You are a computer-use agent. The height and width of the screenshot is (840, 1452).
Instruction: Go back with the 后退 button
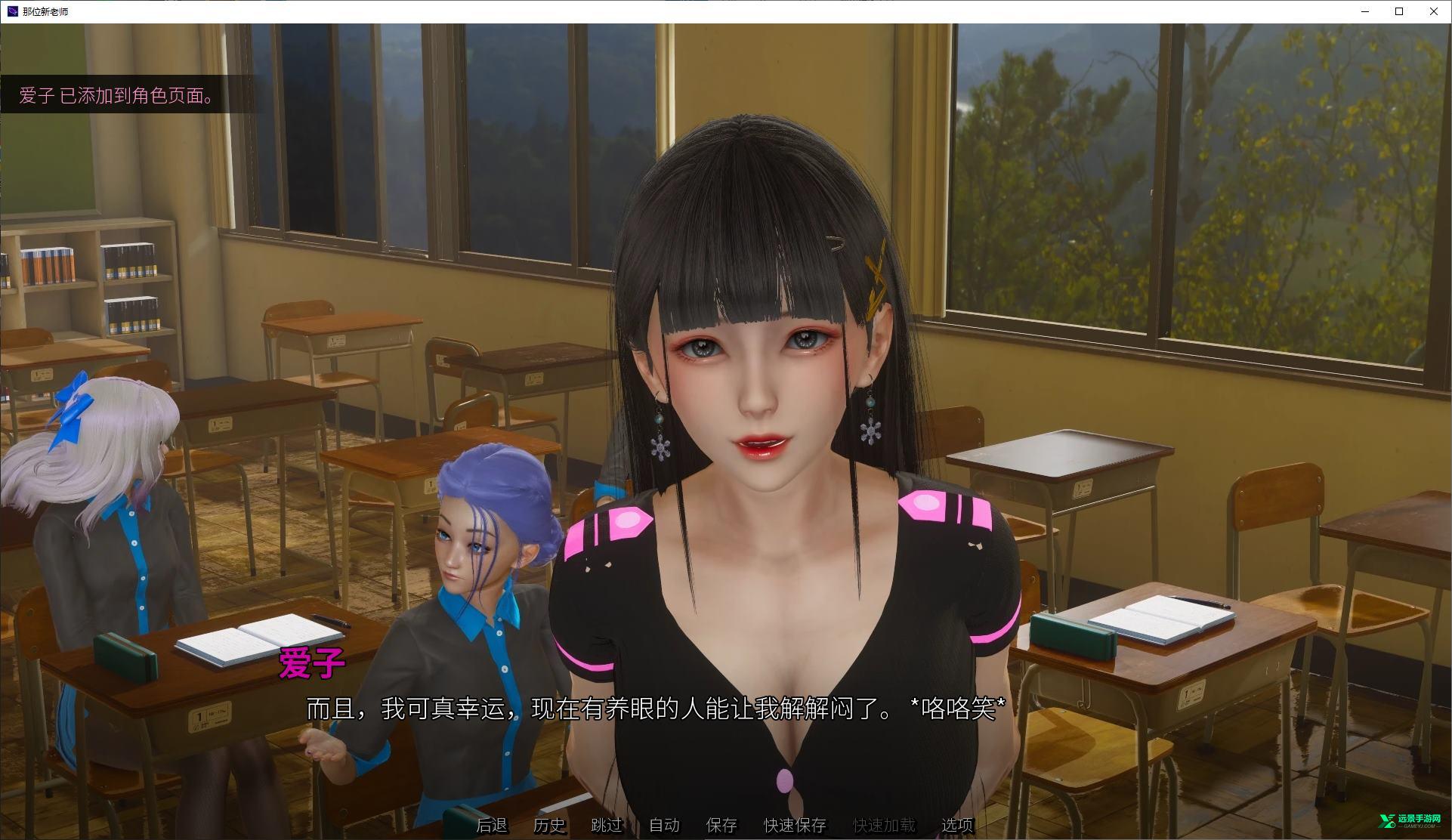pyautogui.click(x=492, y=825)
